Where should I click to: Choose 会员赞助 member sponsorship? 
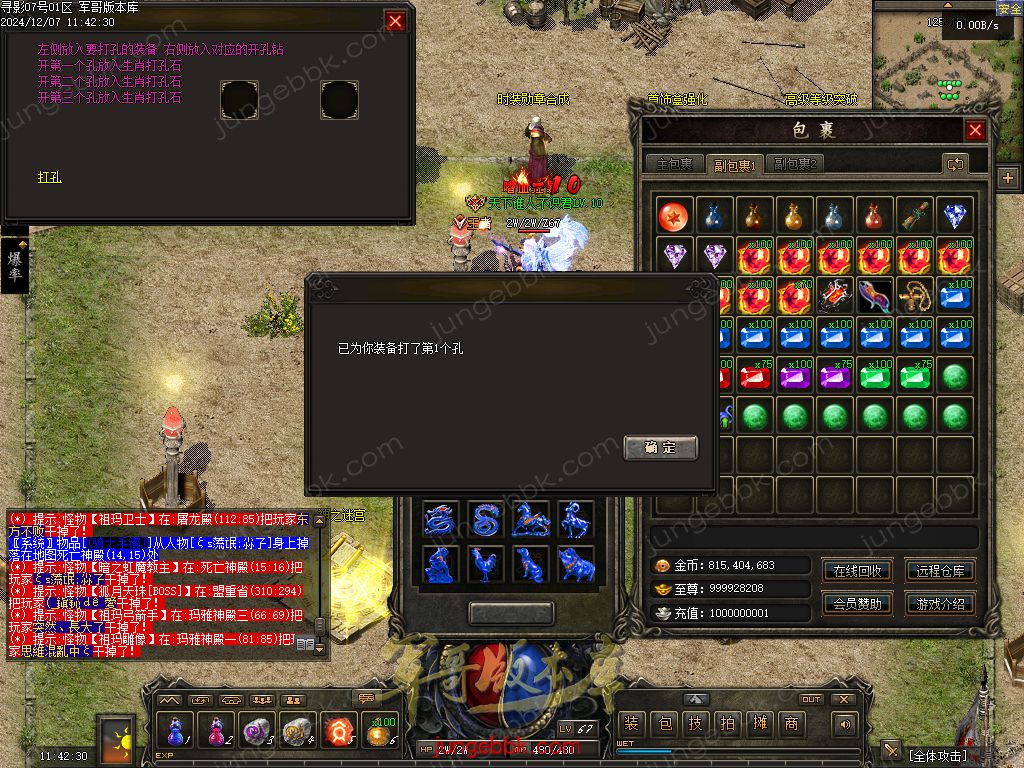coord(857,603)
